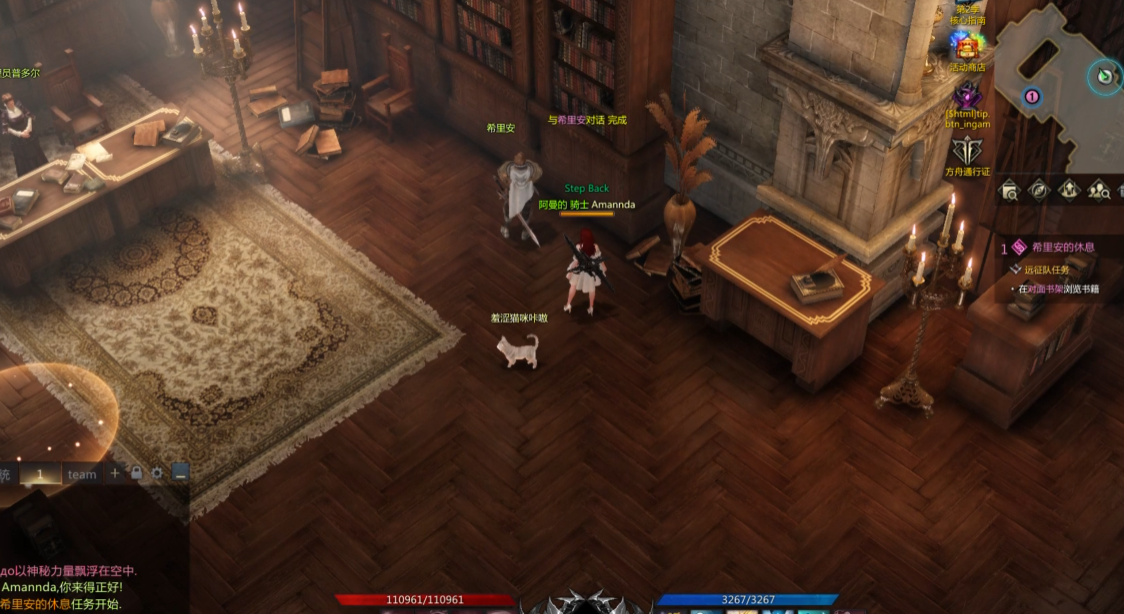1124x614 pixels.
Task: Select the 希里安的休息 quest in tracker
Action: click(x=1062, y=247)
